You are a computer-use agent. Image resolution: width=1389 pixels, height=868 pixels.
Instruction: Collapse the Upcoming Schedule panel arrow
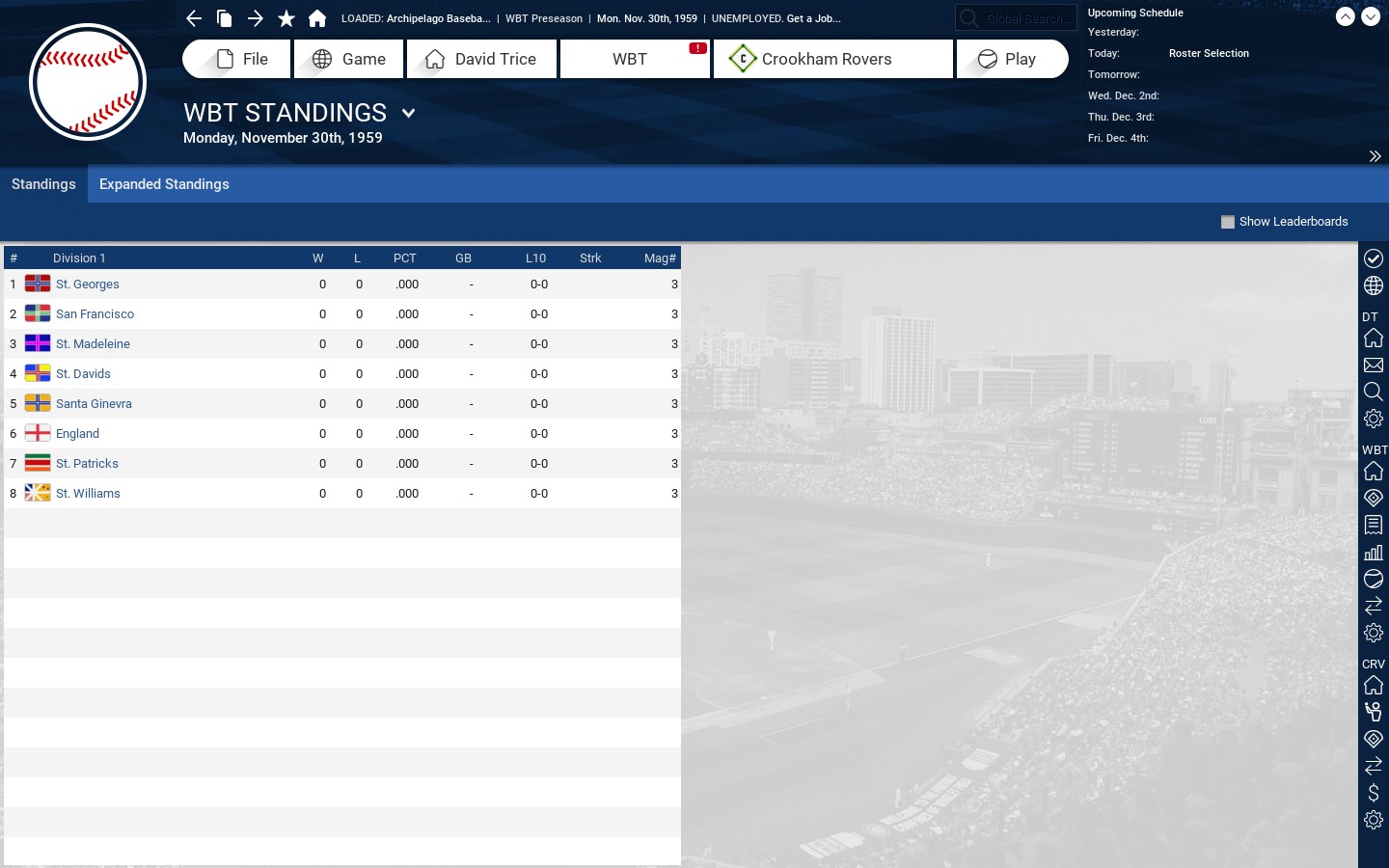pos(1375,156)
